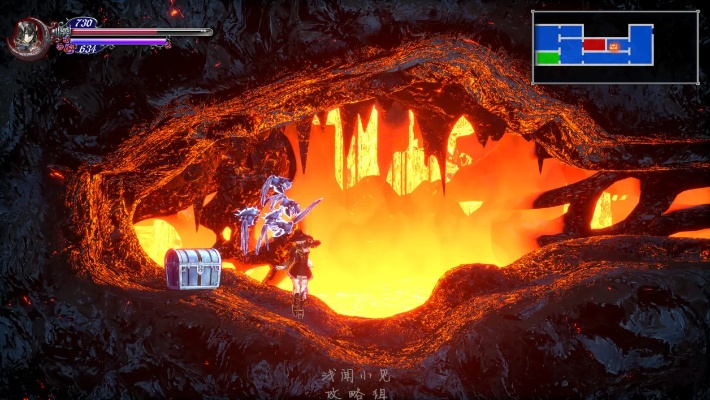Viewport: 710px width, 400px height.
Task: Click the green room on the minimap
Action: (x=547, y=58)
